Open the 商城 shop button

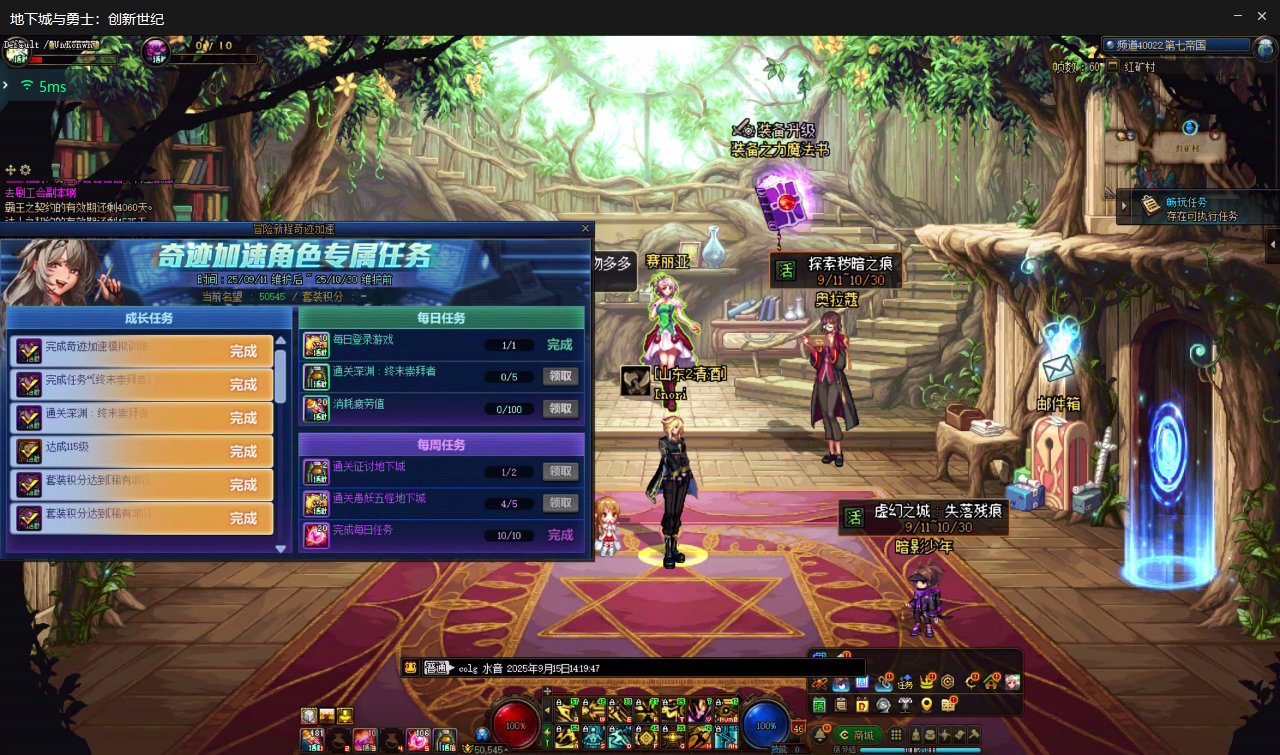[857, 735]
